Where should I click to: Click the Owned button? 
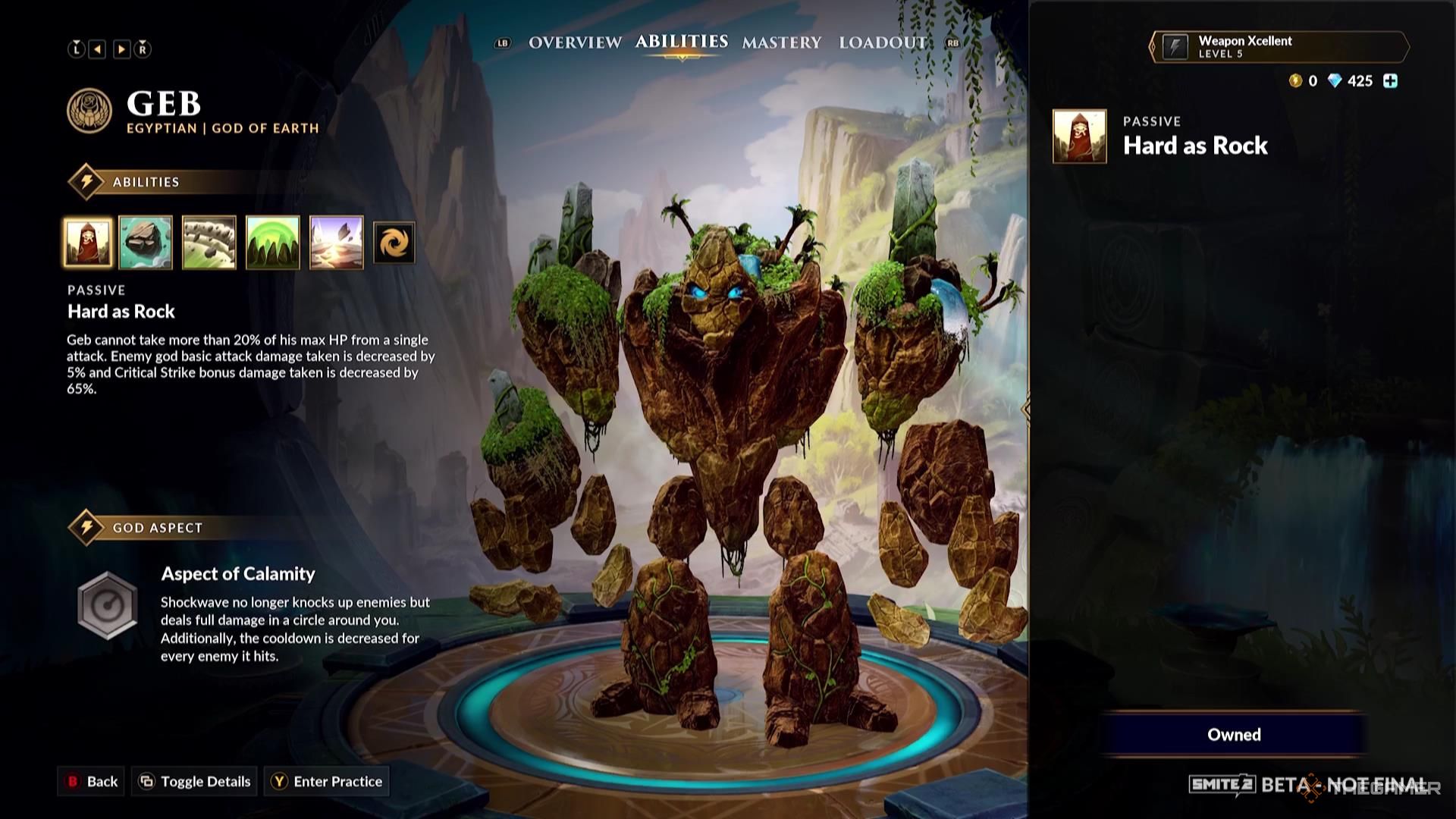1235,734
